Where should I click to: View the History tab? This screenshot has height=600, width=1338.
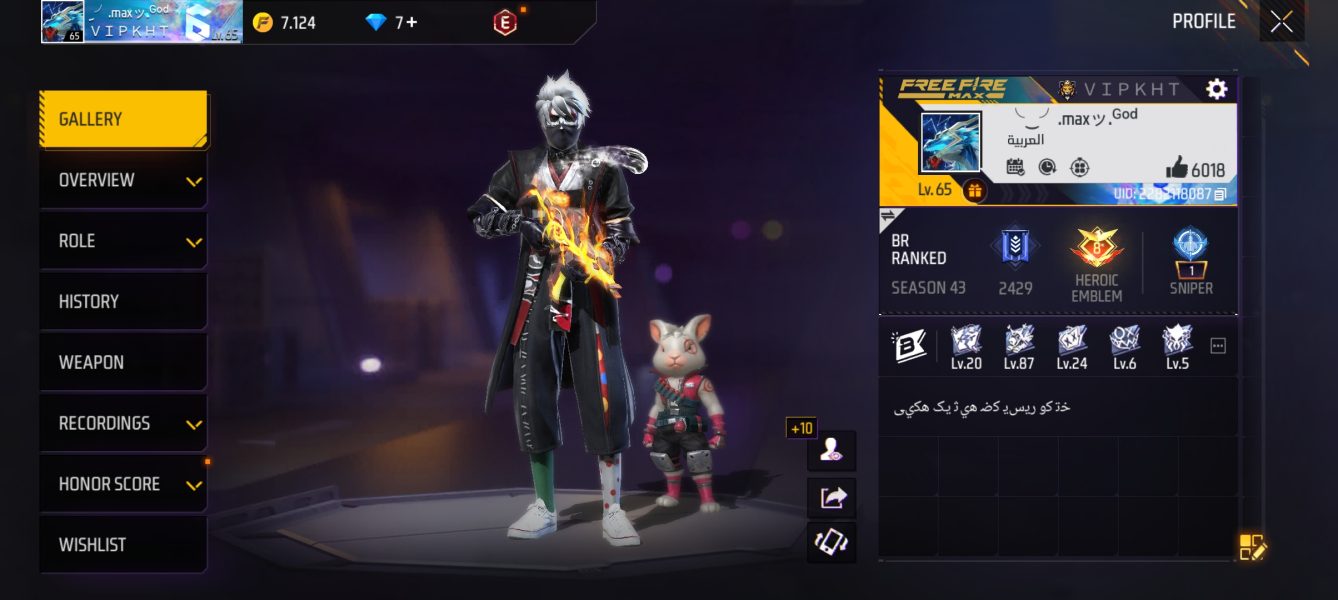[x=123, y=302]
